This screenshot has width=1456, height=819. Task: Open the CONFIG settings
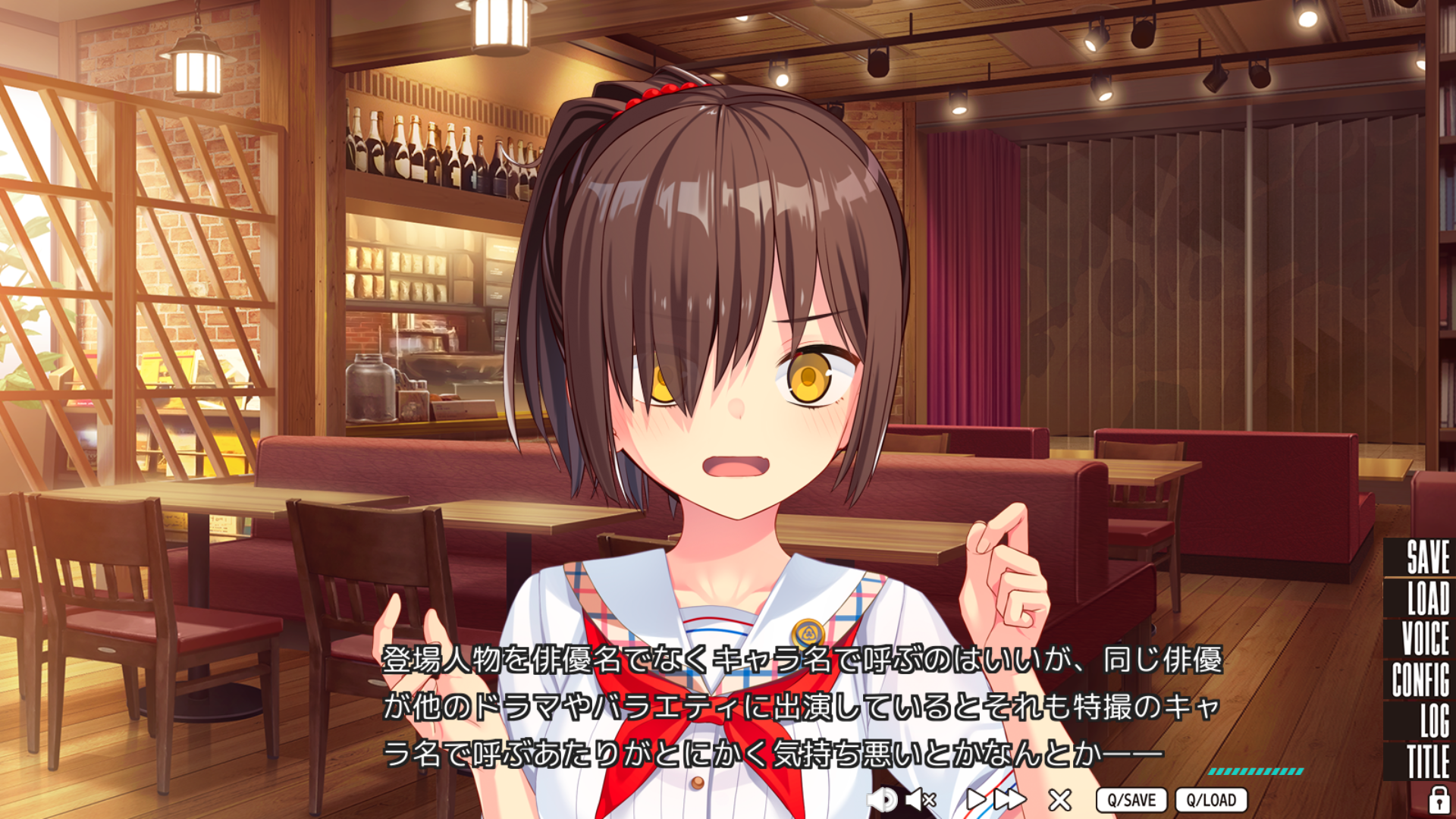(1420, 679)
